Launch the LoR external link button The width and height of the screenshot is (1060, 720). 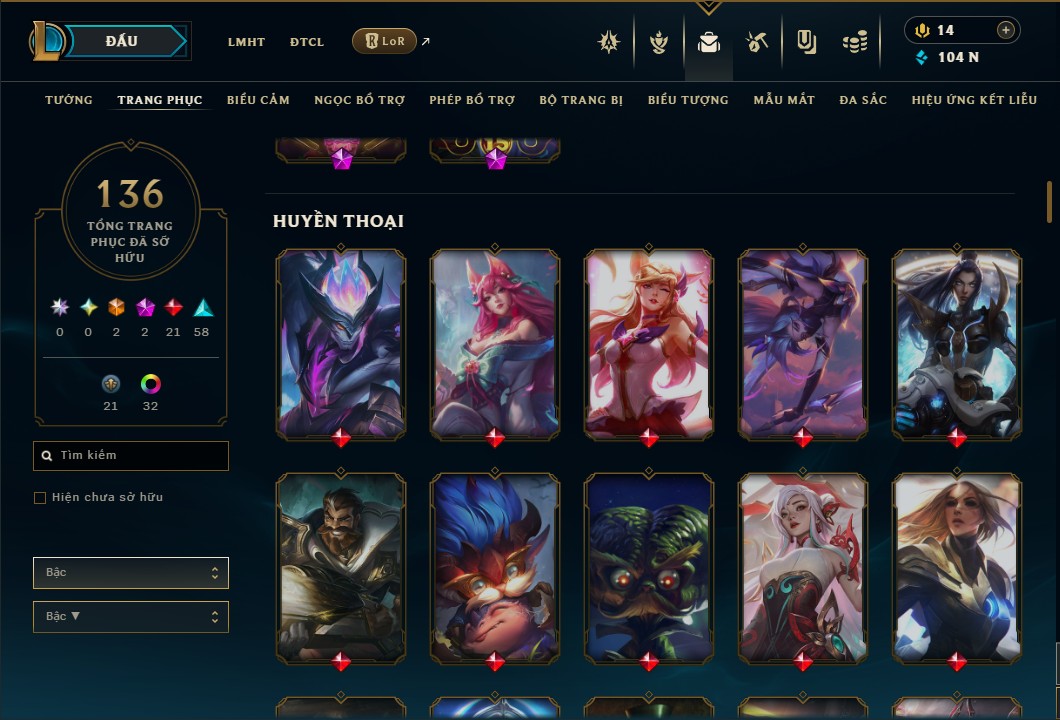coord(385,41)
